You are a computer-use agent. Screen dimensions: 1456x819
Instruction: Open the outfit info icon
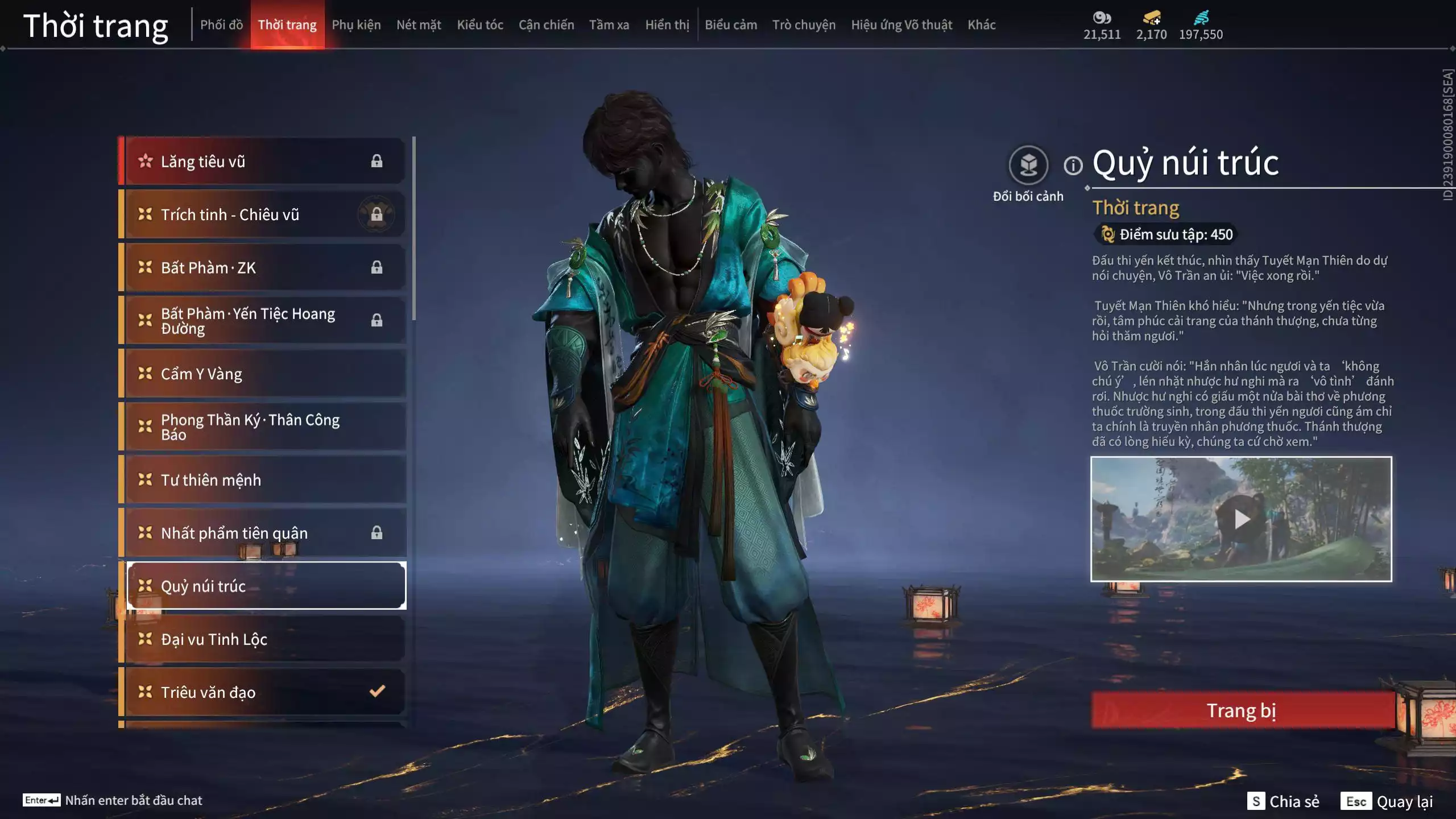tap(1073, 166)
